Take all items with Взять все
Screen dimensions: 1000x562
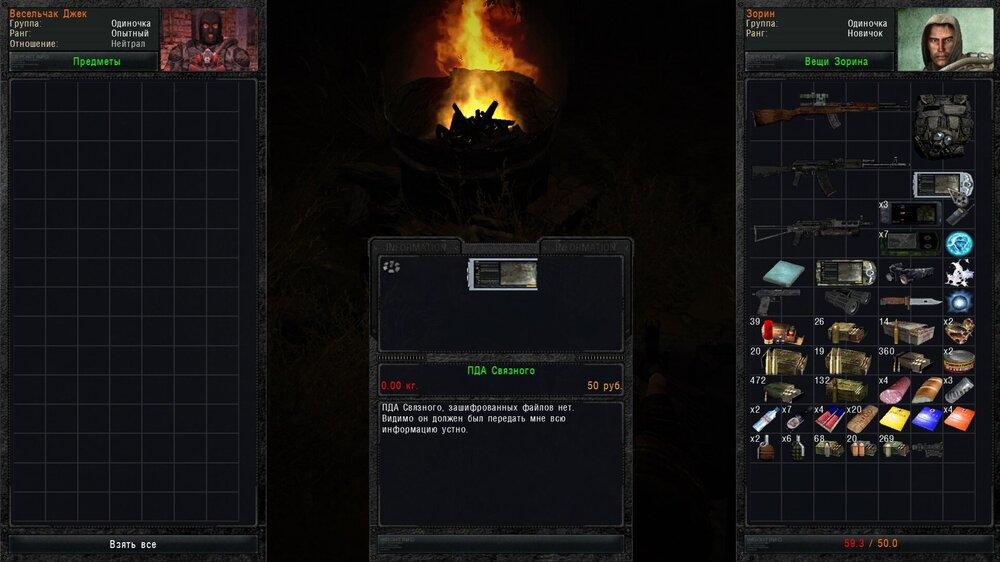133,544
